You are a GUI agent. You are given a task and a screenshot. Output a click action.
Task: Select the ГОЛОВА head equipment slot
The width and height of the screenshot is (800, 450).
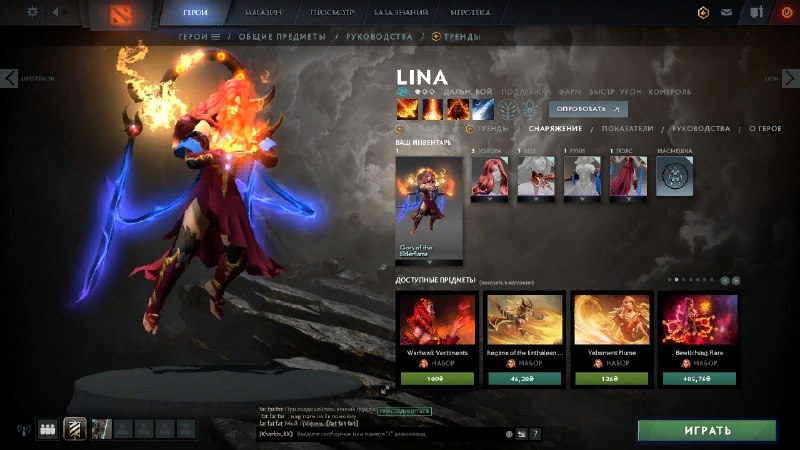pyautogui.click(x=490, y=178)
